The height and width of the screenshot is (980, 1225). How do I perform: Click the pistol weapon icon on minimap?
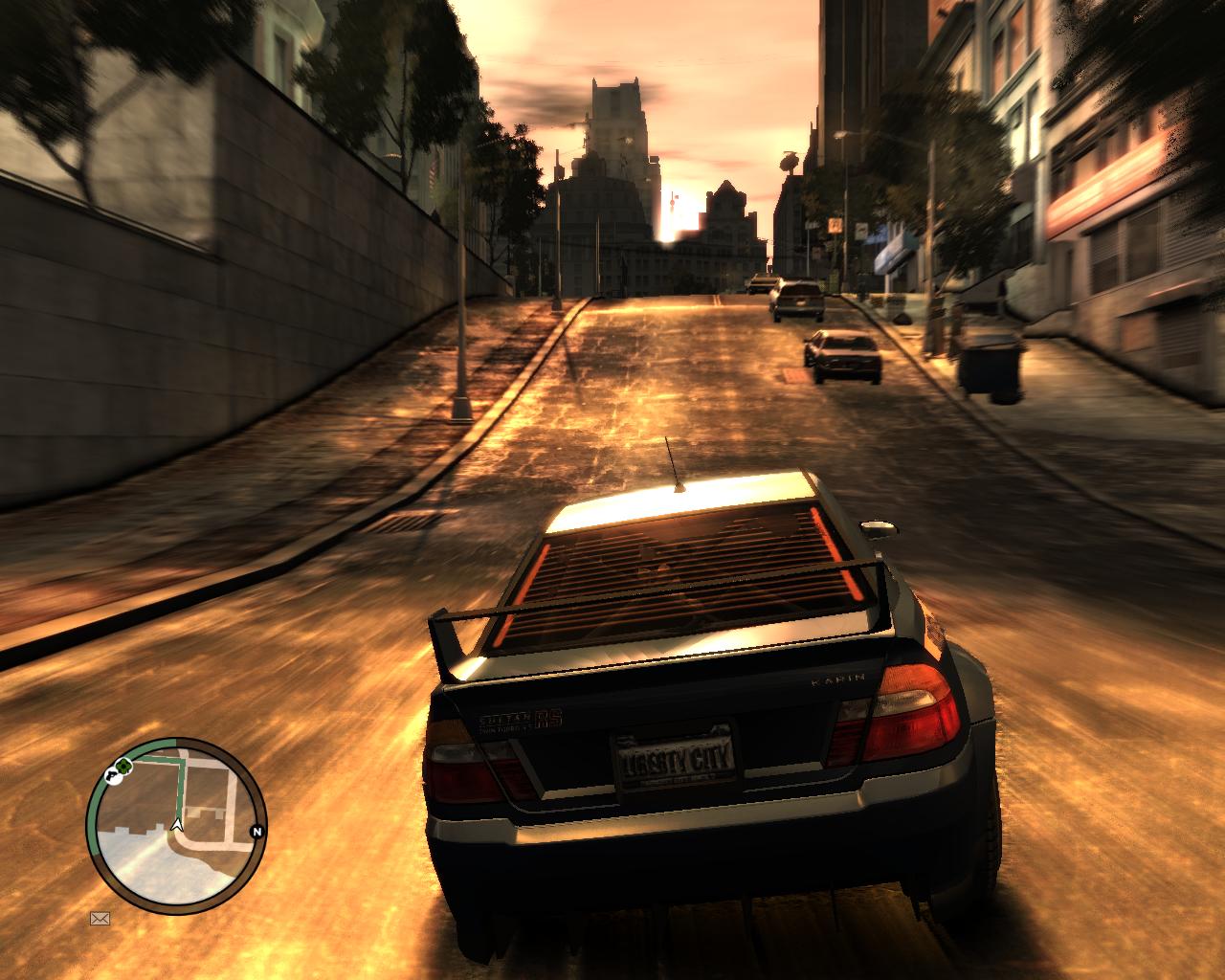(112, 776)
